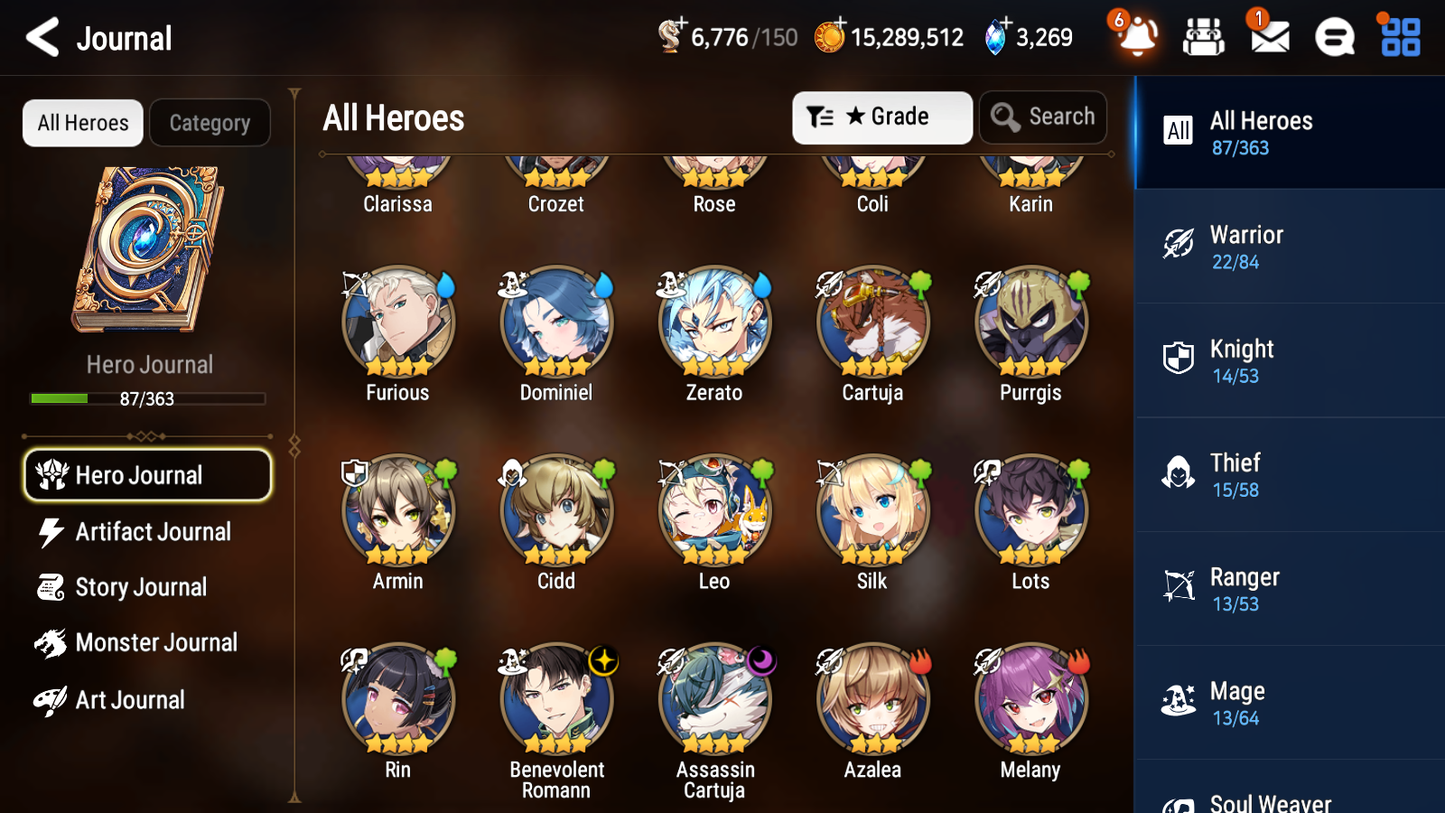Open the chat icon in the top bar
Image resolution: width=1445 pixels, height=813 pixels.
coord(1334,36)
